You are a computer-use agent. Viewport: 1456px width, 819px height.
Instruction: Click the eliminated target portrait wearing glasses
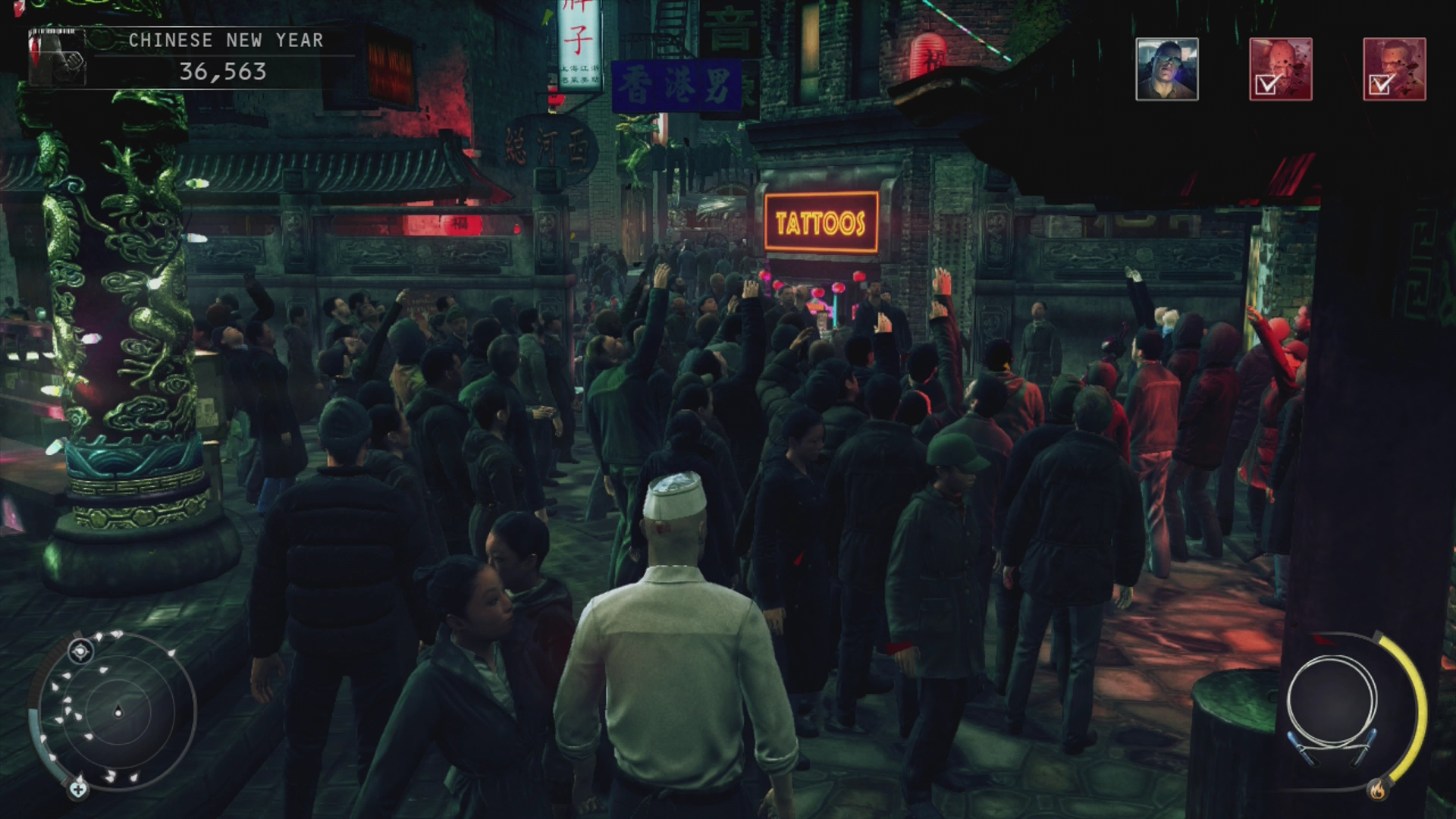pyautogui.click(x=1394, y=69)
